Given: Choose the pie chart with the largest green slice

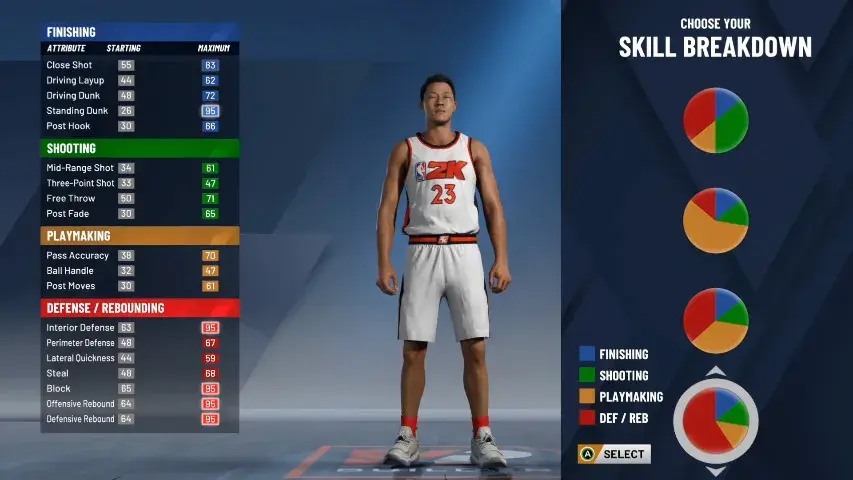Looking at the screenshot, I should 715,120.
